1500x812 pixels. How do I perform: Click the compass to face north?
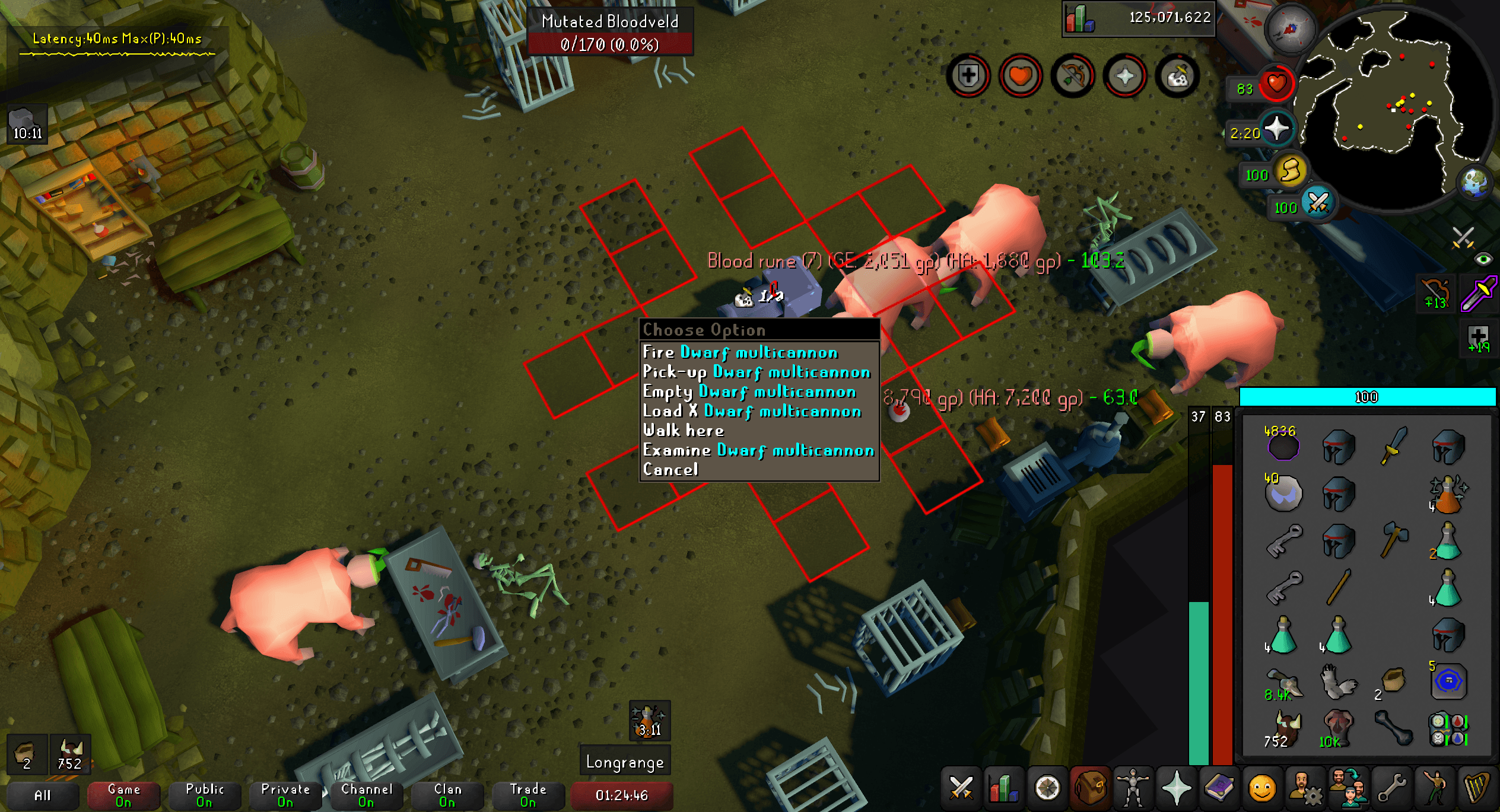pos(1290,28)
